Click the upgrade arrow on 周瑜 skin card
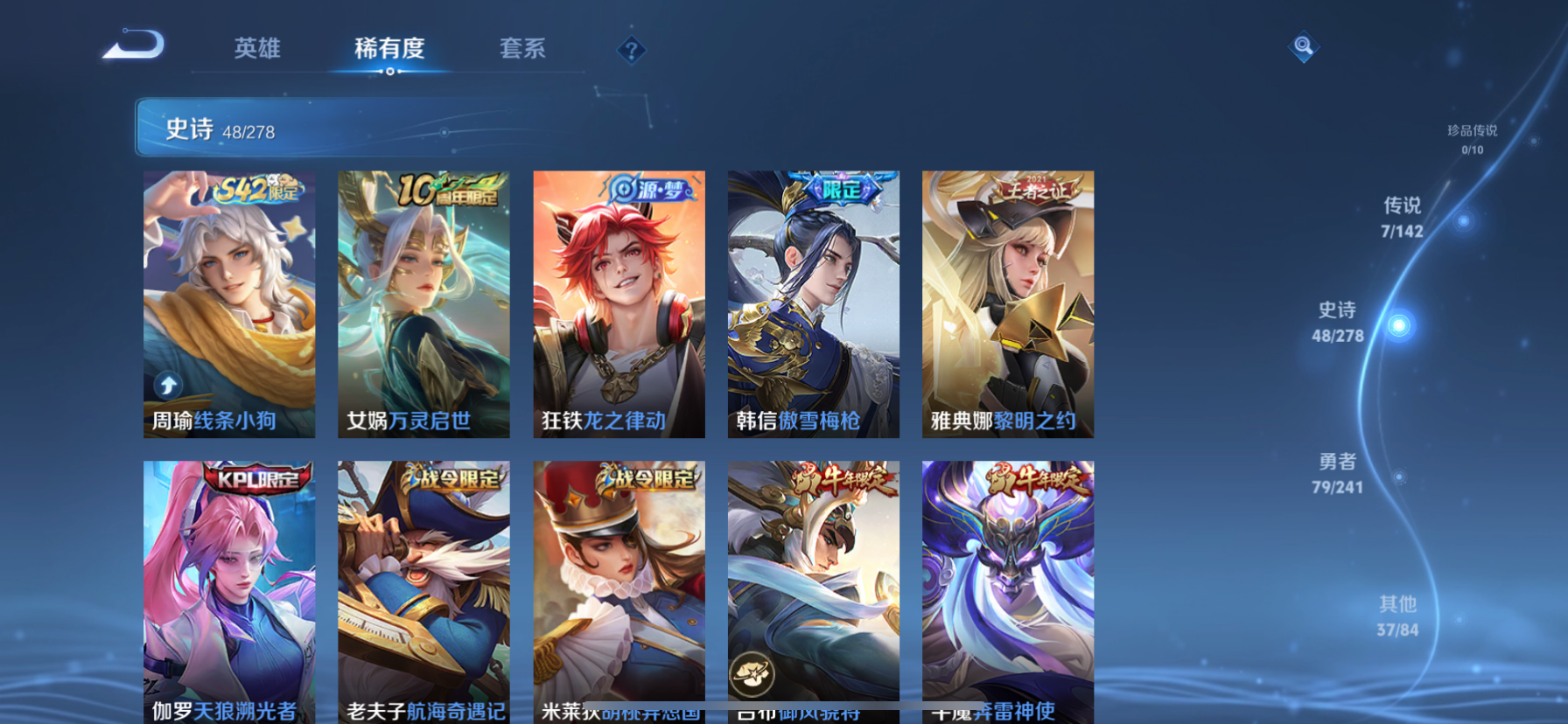The width and height of the screenshot is (1568, 724). pyautogui.click(x=166, y=383)
